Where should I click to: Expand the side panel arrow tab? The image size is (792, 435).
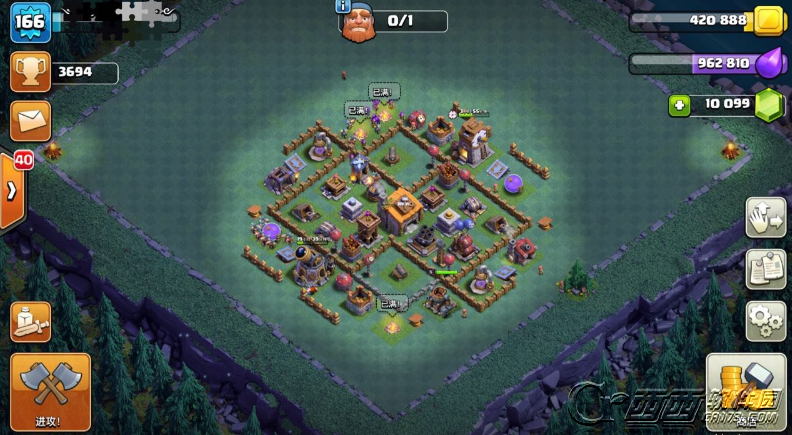pyautogui.click(x=12, y=190)
